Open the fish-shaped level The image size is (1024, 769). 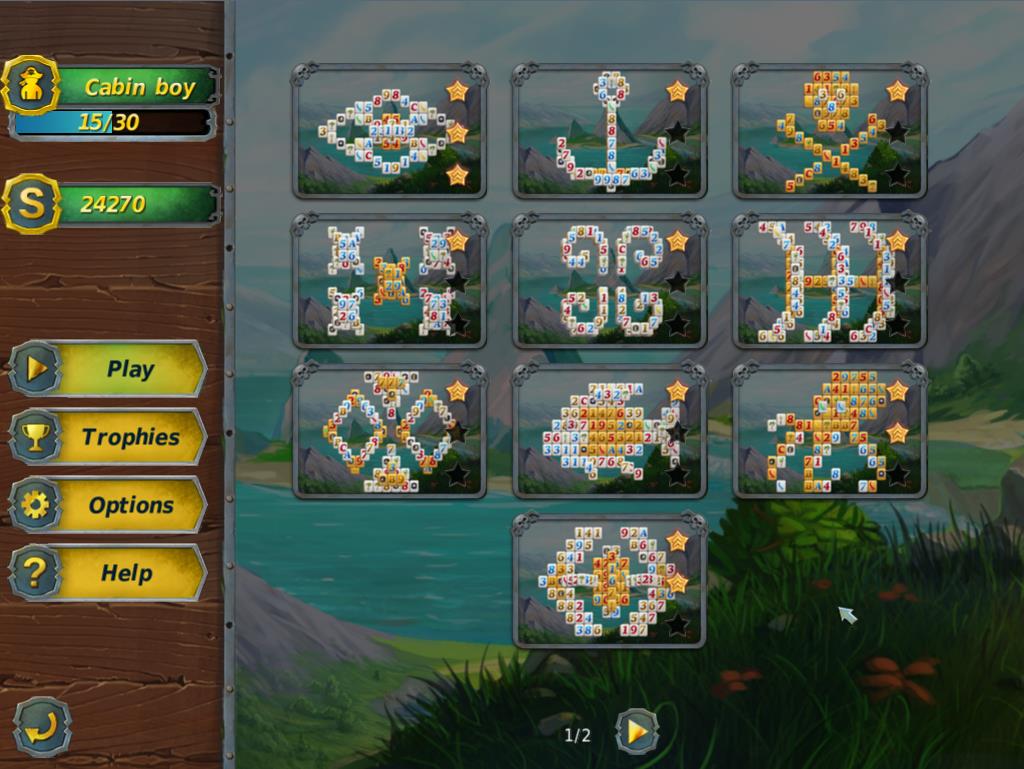click(x=609, y=431)
